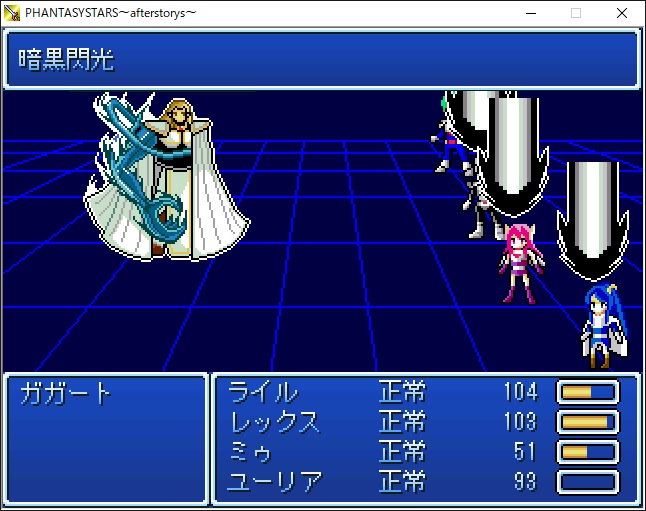This screenshot has width=646, height=511.
Task: Close the PHANTASYSTARS window
Action: (x=622, y=13)
